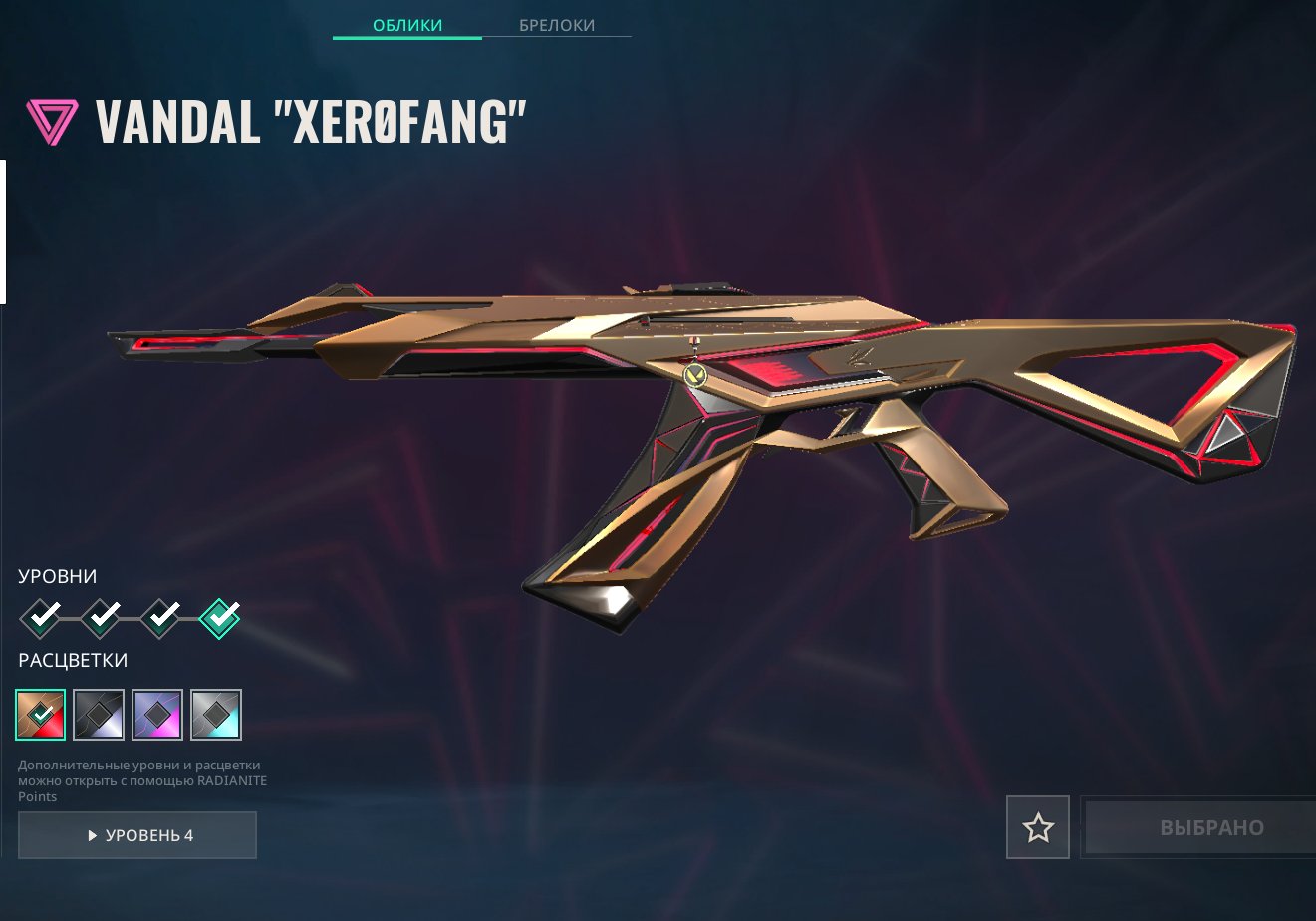This screenshot has height=921, width=1316.
Task: Apply the silver and cyan color variant
Action: (x=216, y=715)
